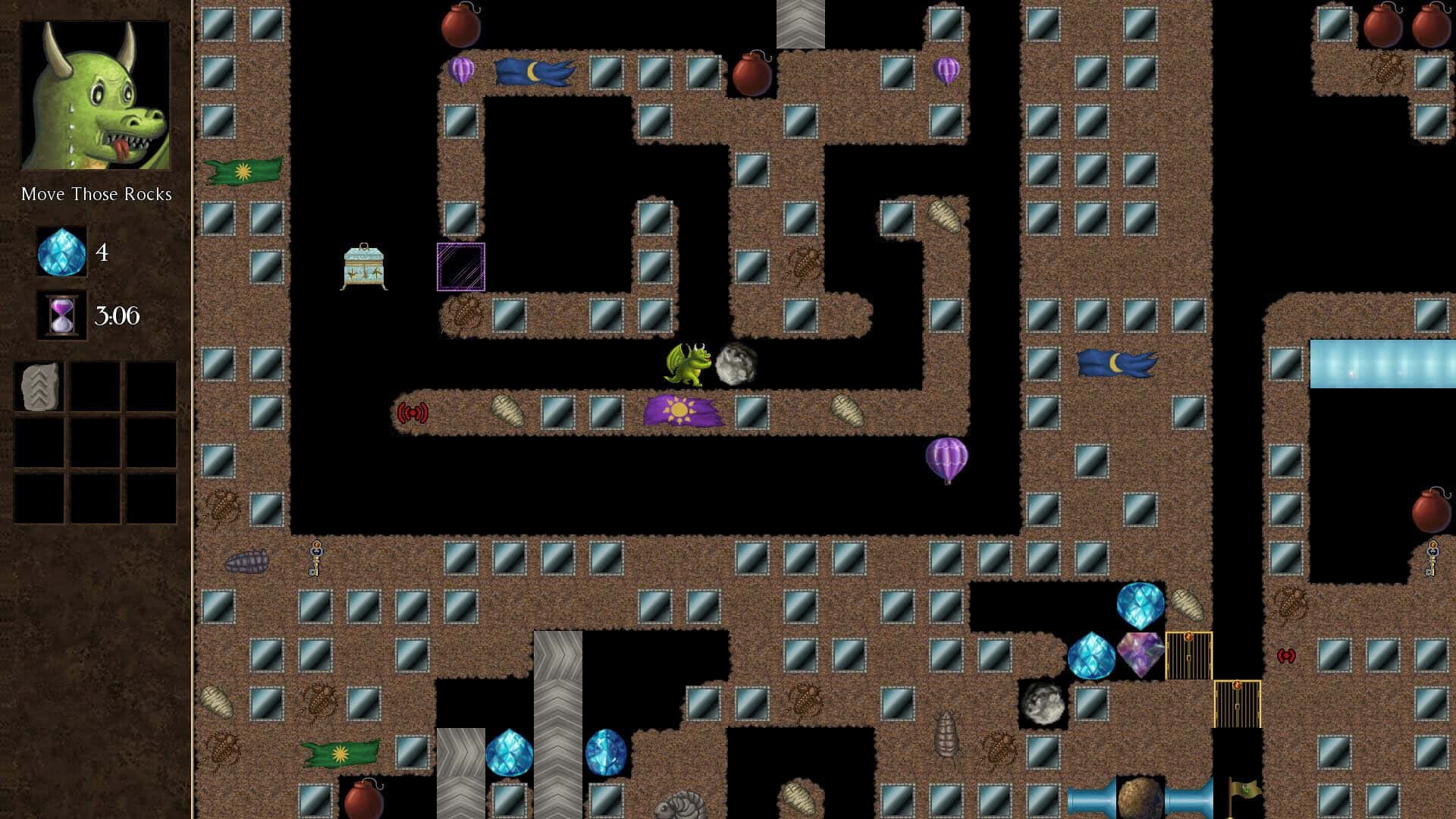
Task: Click the hourglass timer icon
Action: 61,316
